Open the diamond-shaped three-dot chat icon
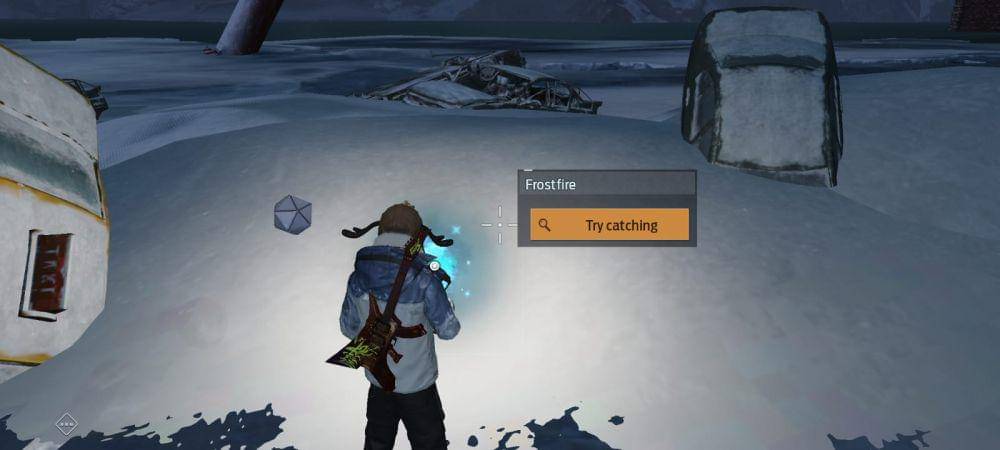 [x=67, y=425]
